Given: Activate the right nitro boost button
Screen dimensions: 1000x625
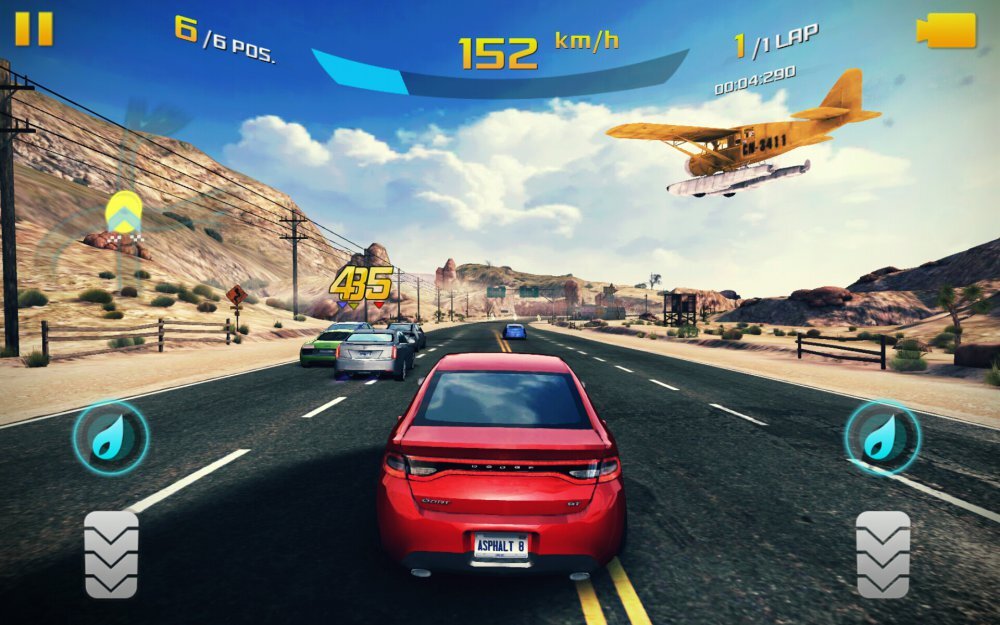Looking at the screenshot, I should coord(882,437).
